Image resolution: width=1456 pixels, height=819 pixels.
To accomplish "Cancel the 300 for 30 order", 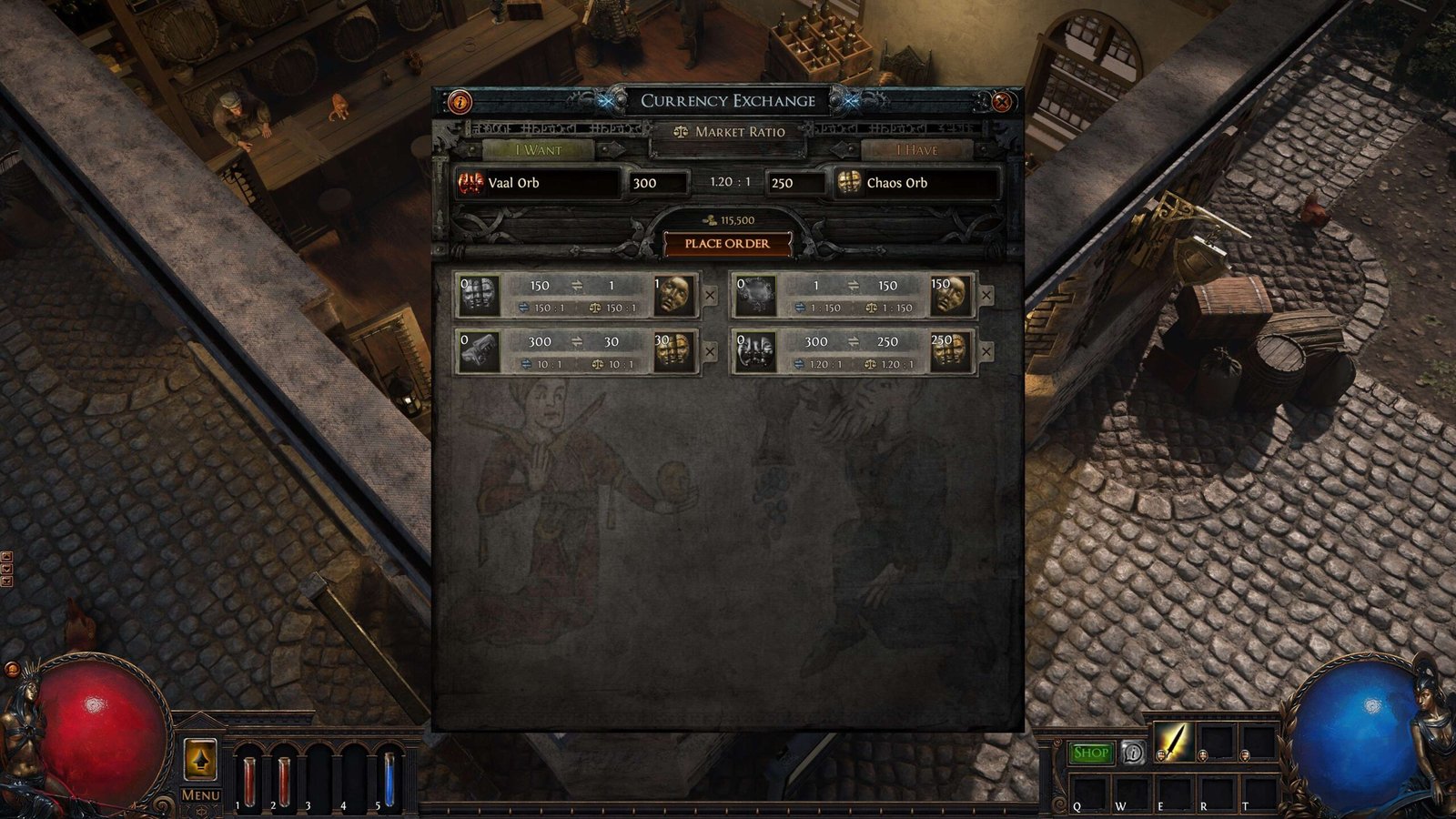I will coord(711,352).
